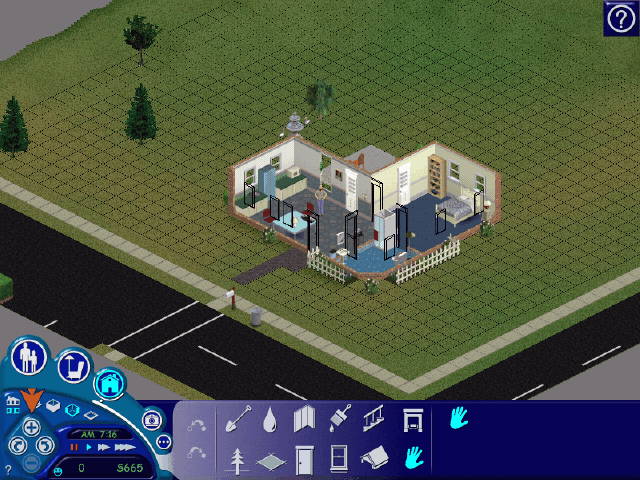Choose the paintbrush wallpaper tool
The height and width of the screenshot is (480, 640).
point(340,420)
